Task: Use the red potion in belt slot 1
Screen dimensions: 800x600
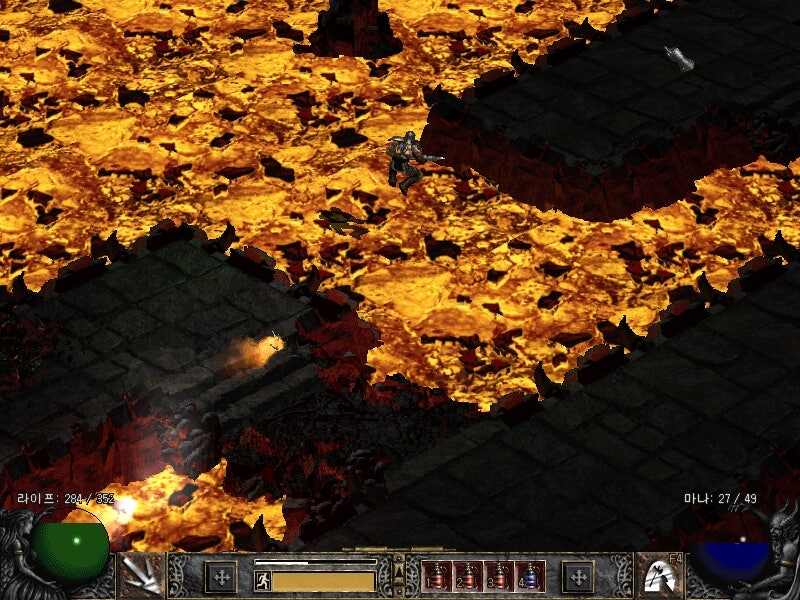Action: pos(437,577)
